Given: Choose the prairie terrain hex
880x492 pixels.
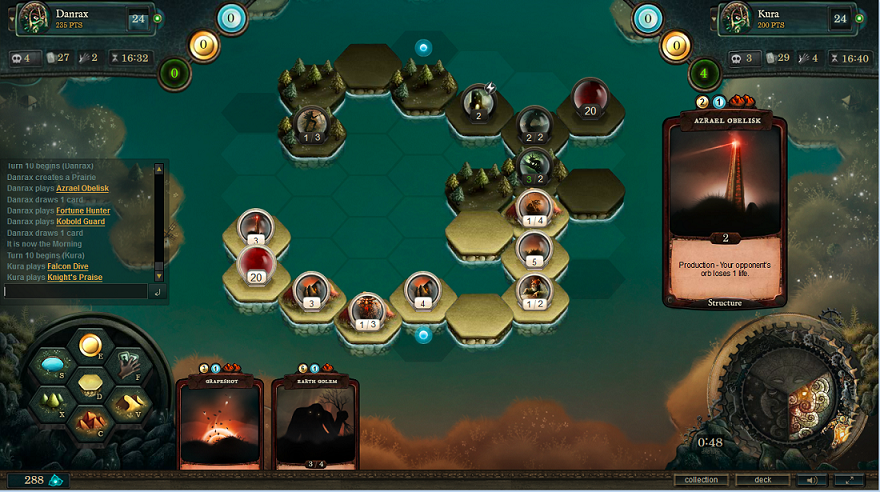Looking at the screenshot, I should 90,384.
